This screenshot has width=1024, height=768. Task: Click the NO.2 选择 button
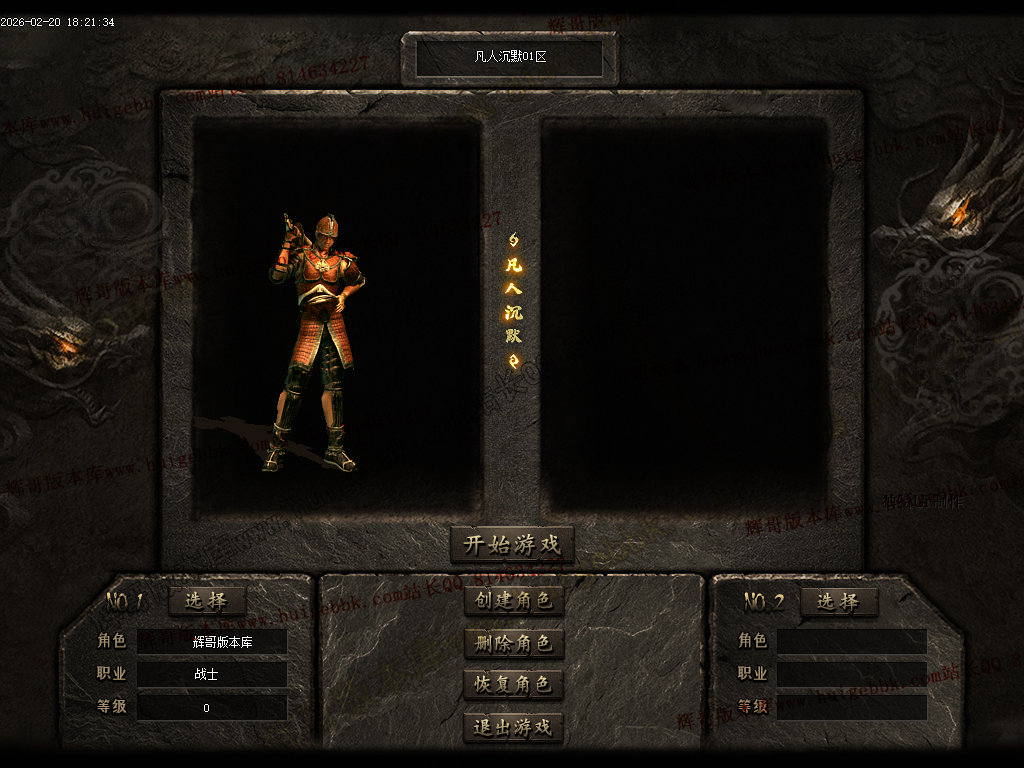click(837, 601)
